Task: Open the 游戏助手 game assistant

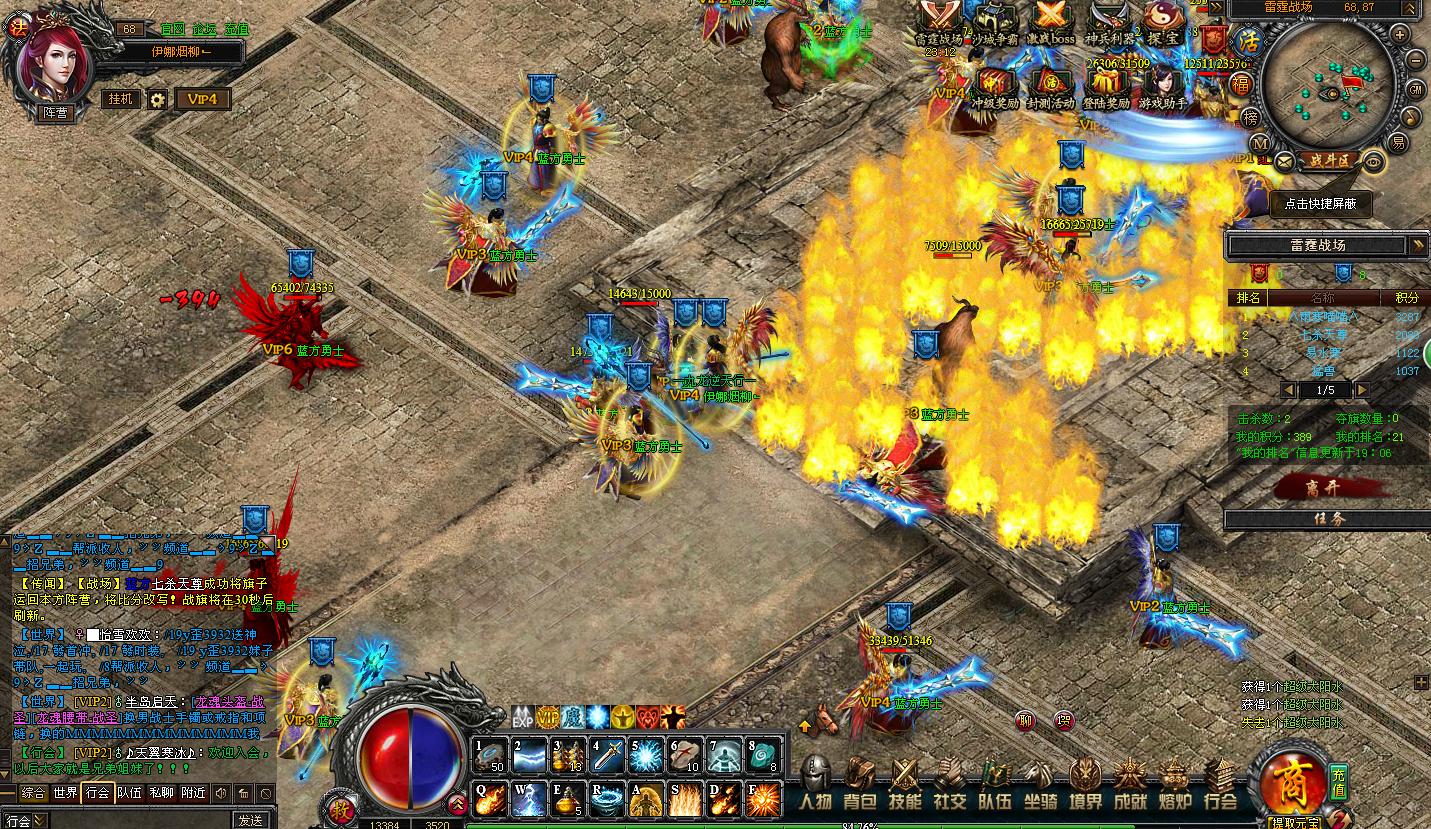Action: pos(1161,88)
